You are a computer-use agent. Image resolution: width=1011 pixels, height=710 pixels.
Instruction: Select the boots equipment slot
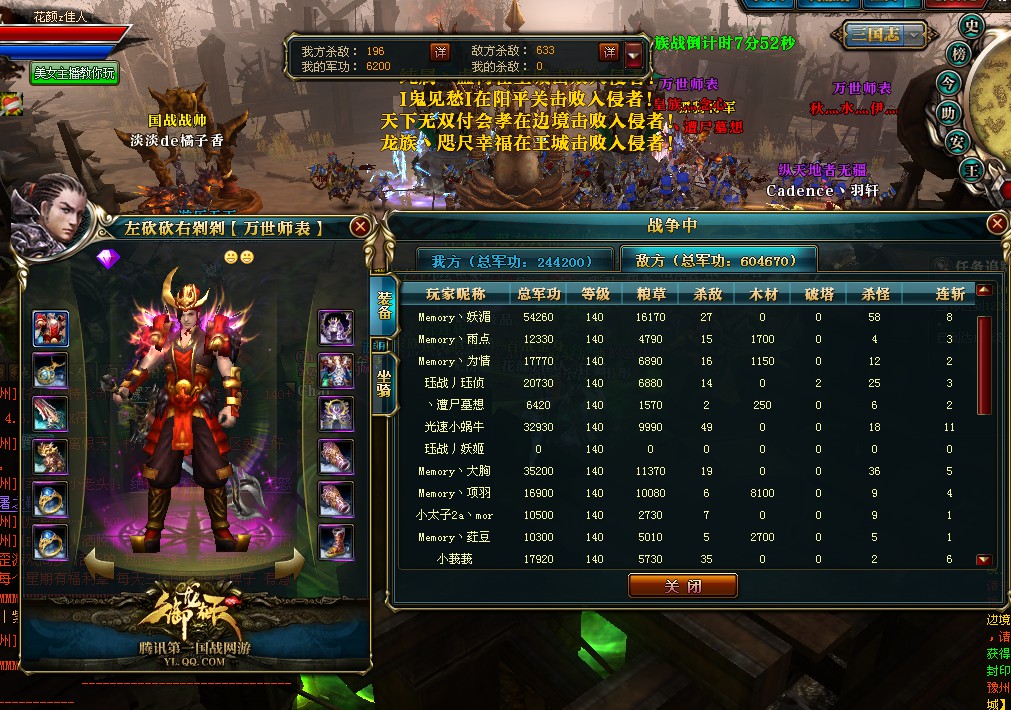[335, 542]
